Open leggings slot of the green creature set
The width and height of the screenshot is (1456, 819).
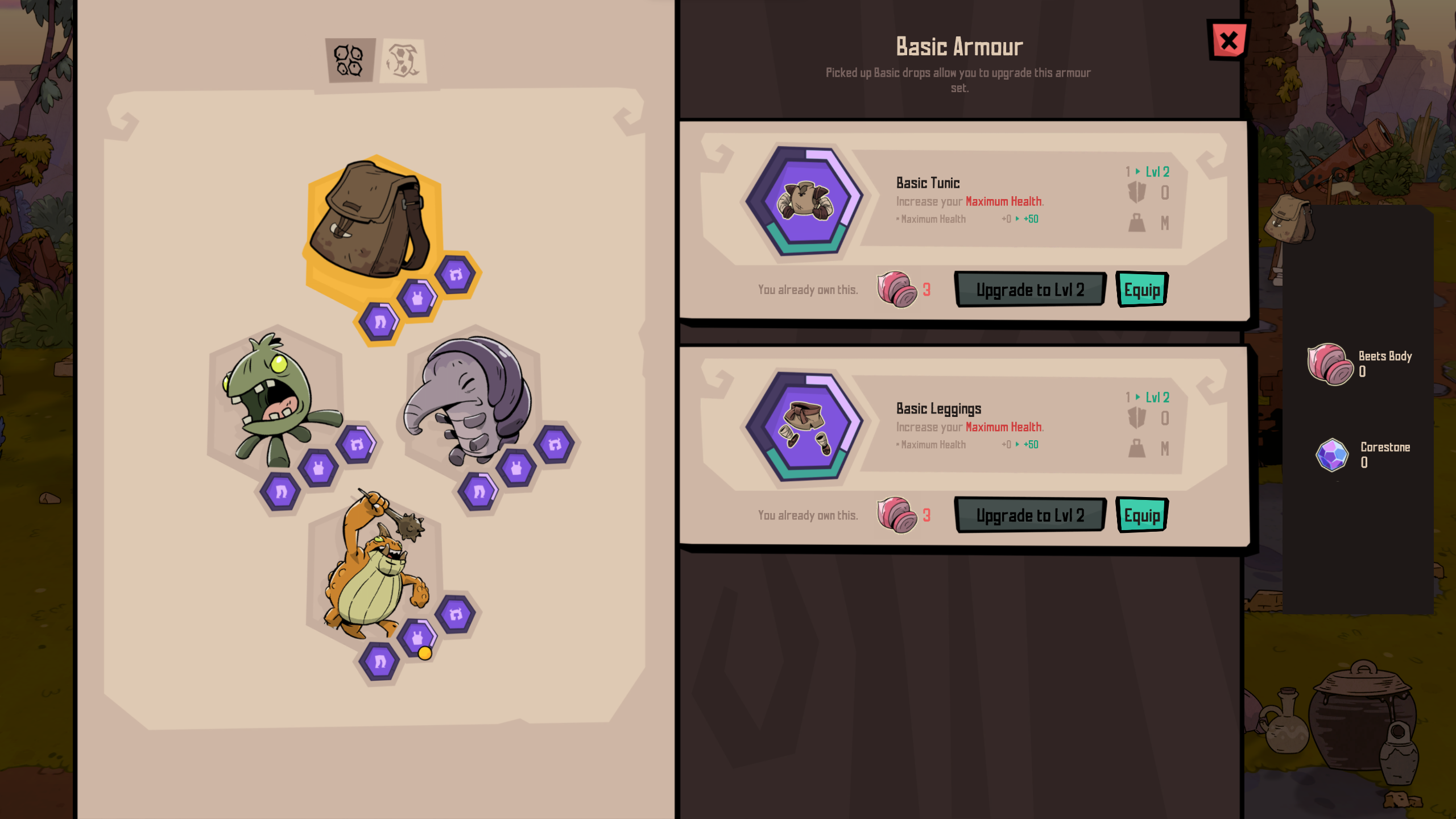point(280,491)
